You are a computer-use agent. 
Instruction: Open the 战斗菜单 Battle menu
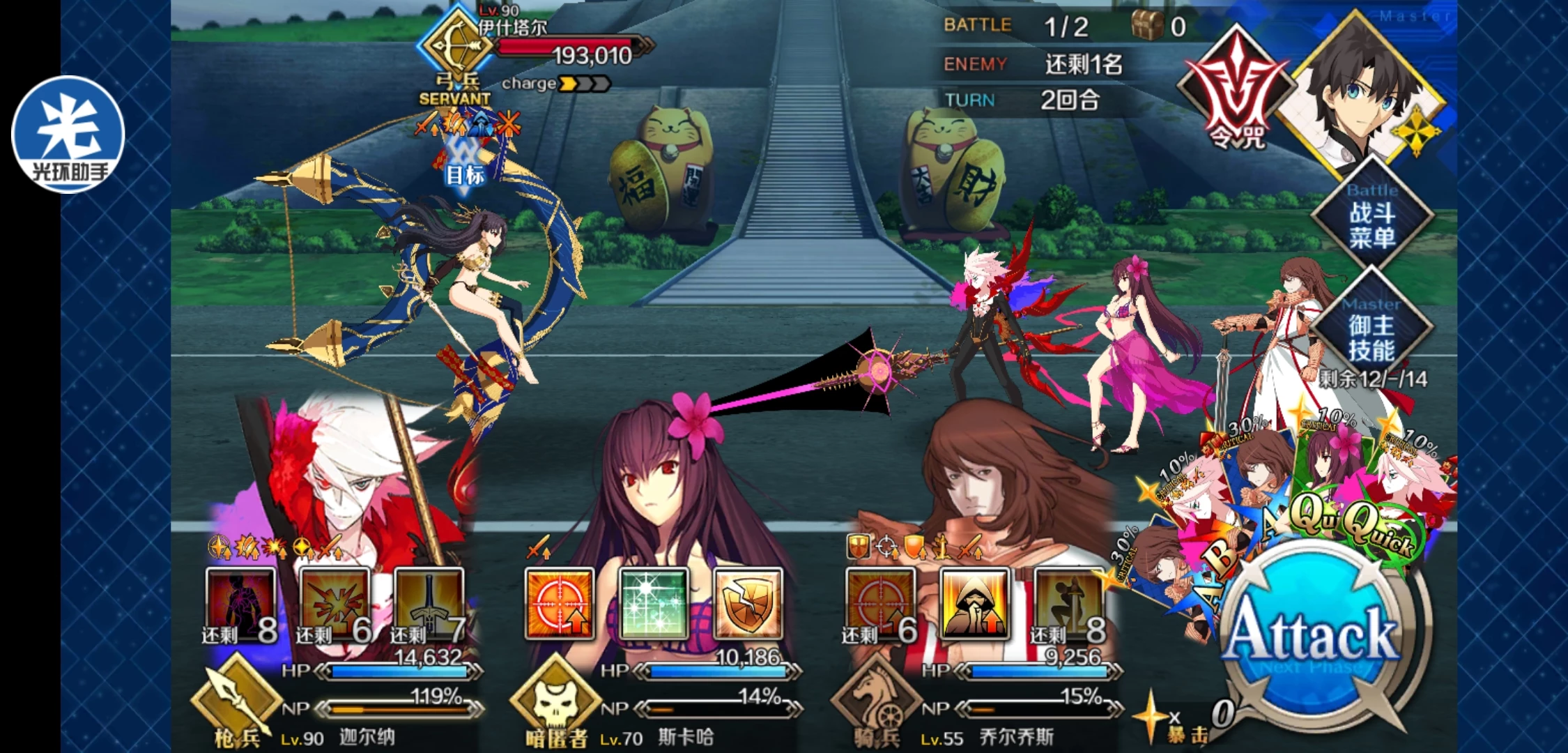[x=1371, y=225]
